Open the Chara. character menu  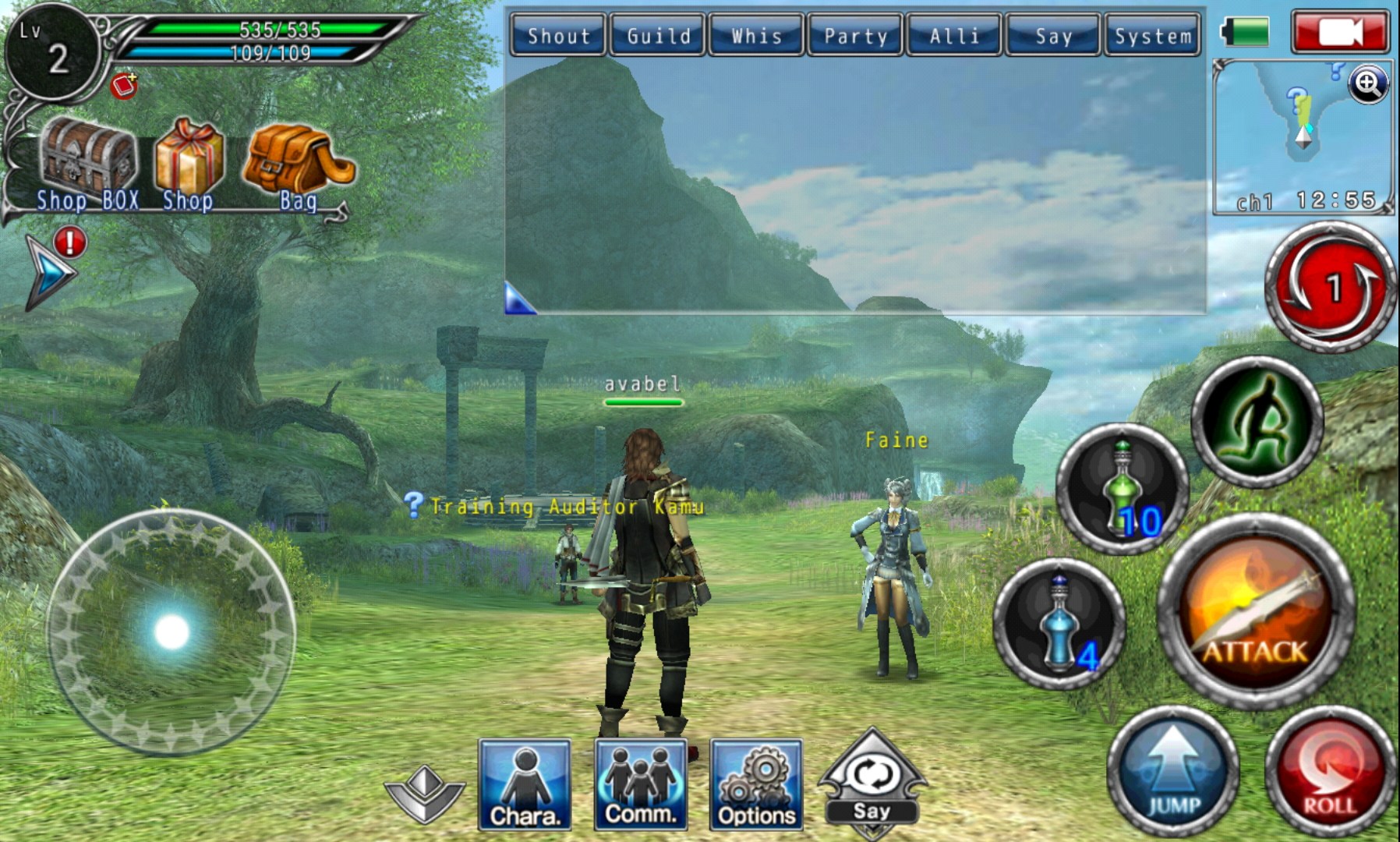click(x=525, y=784)
